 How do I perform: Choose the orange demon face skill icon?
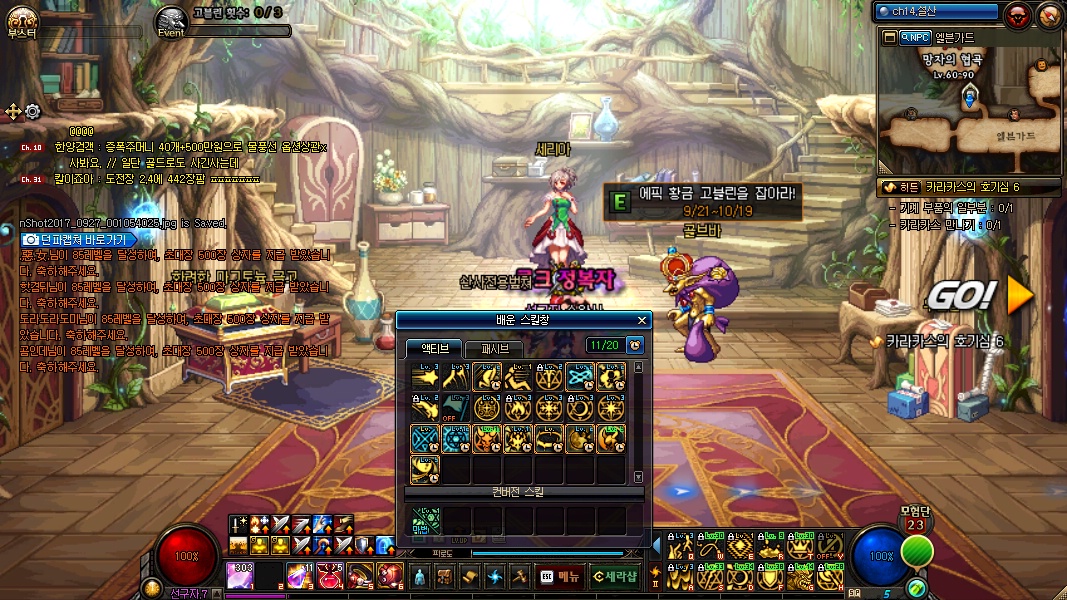487,438
